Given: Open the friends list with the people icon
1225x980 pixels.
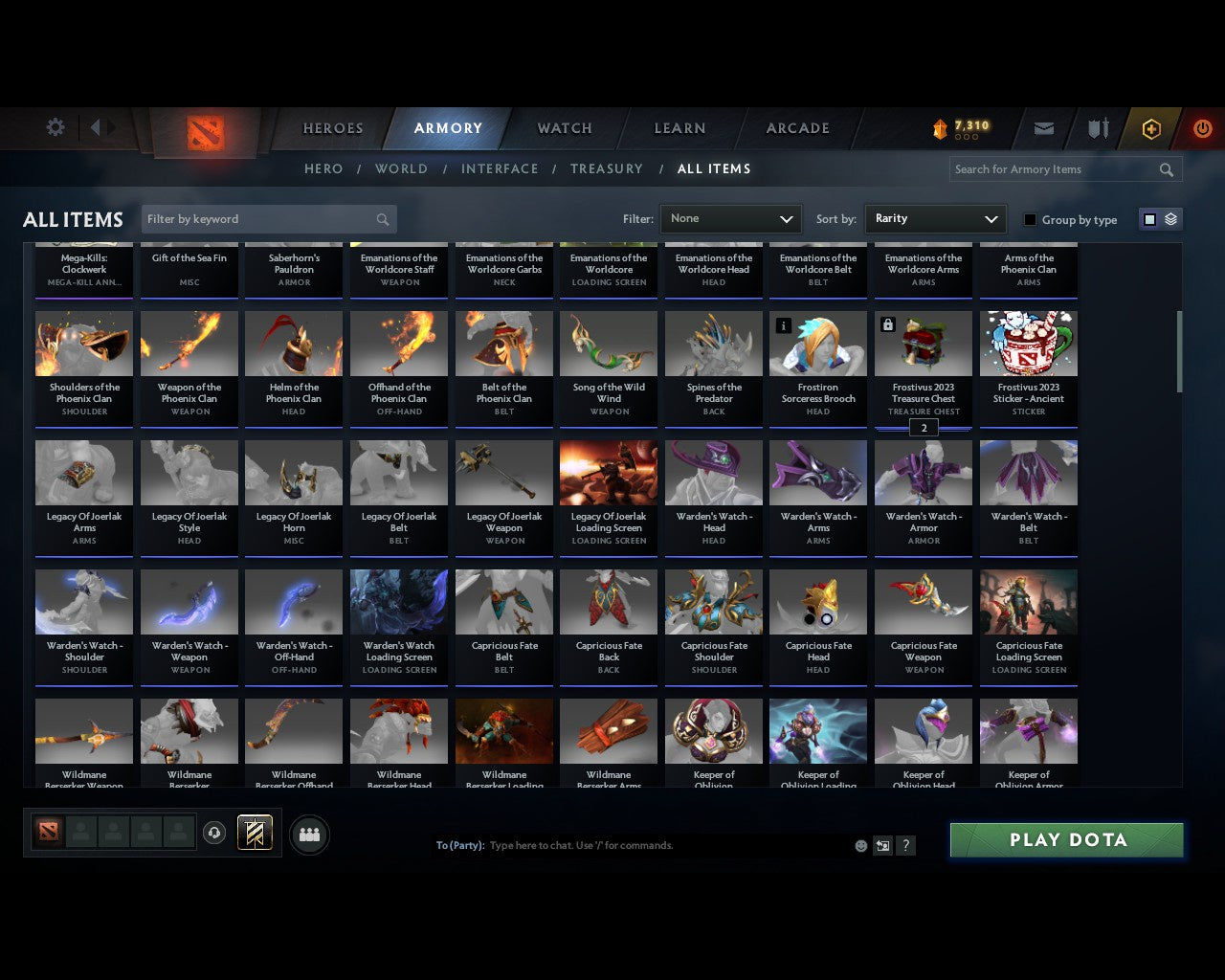Looking at the screenshot, I should pos(309,833).
